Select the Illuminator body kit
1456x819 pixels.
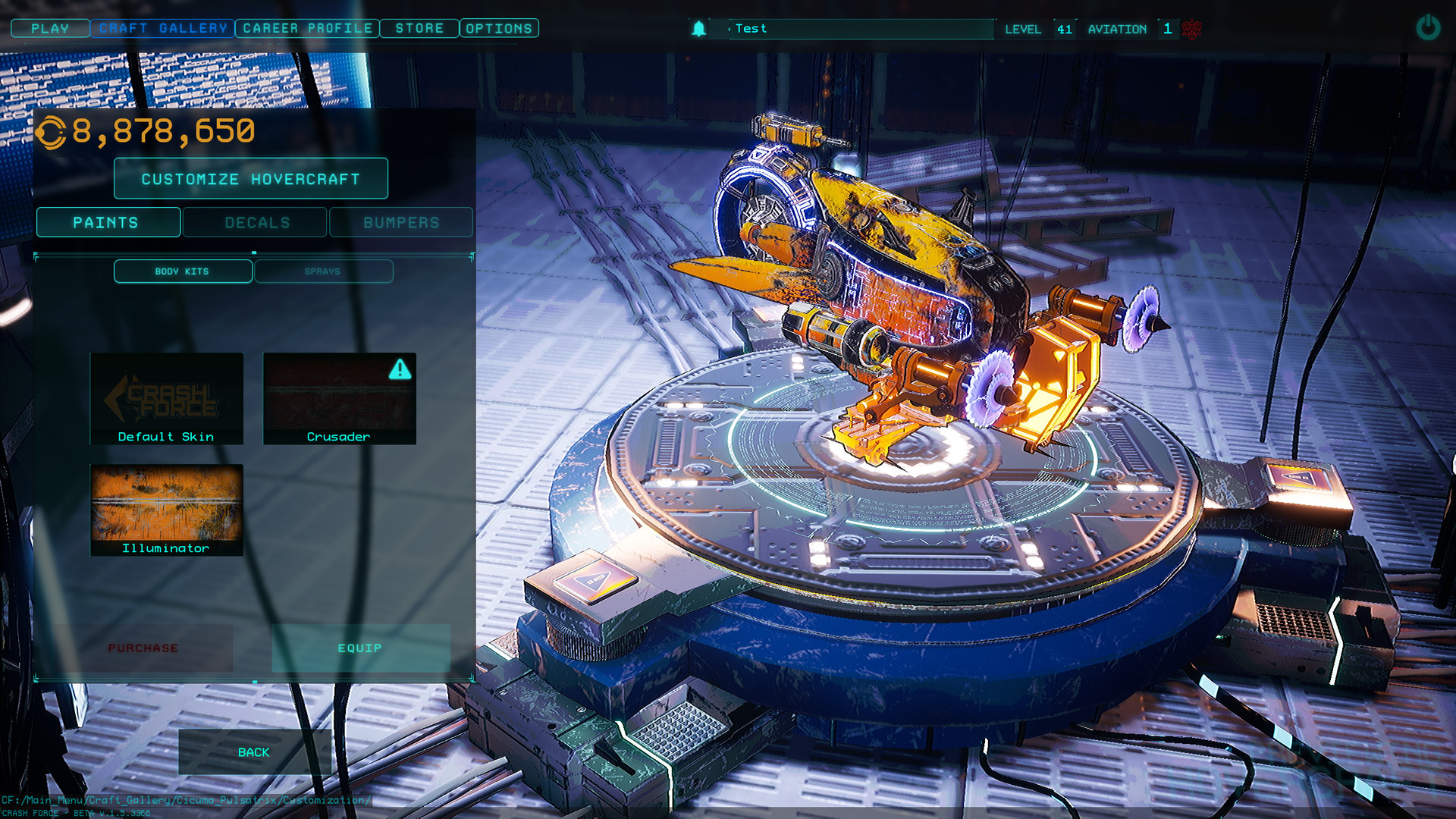(167, 510)
